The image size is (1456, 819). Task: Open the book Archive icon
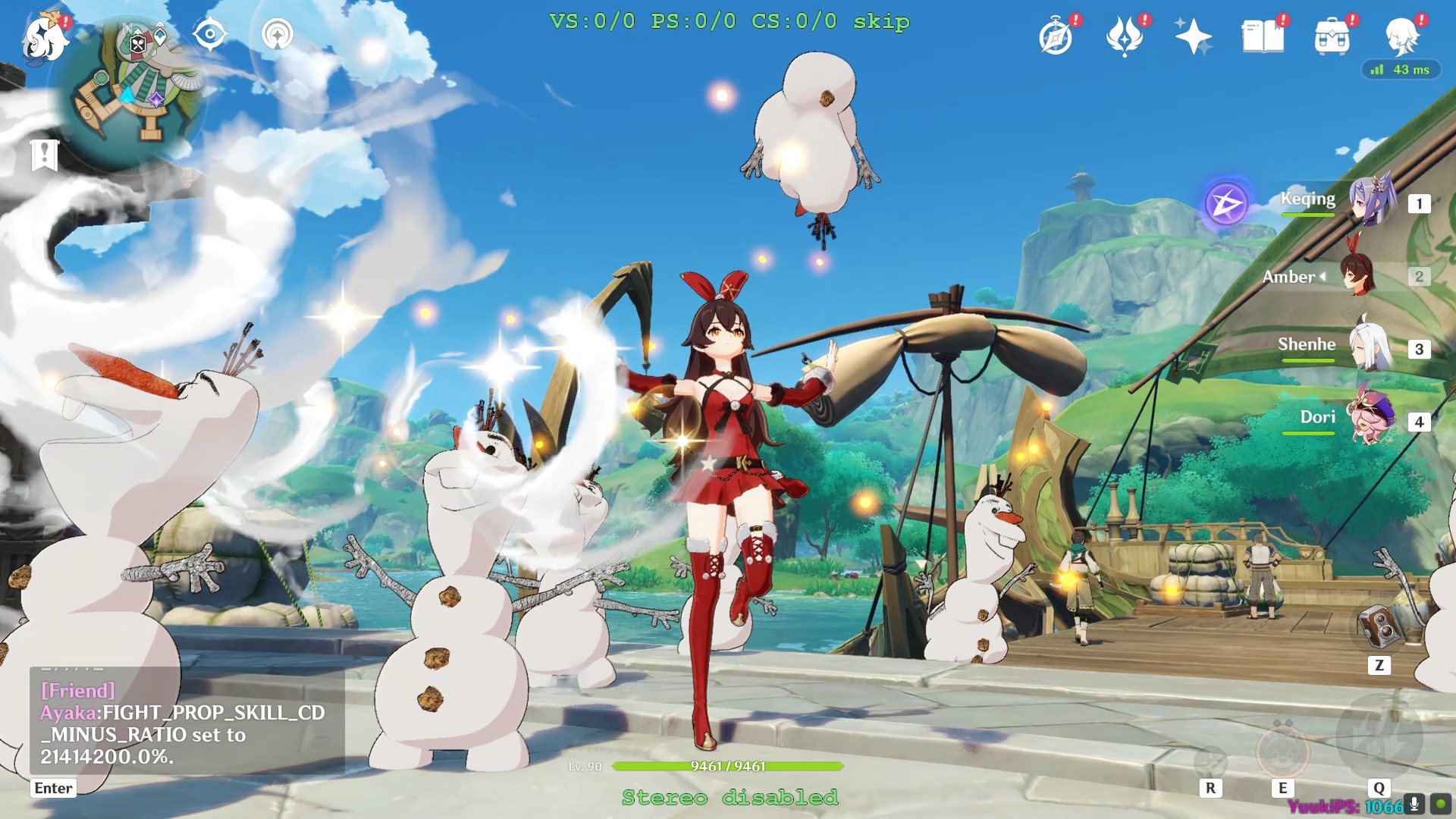coord(1263,37)
